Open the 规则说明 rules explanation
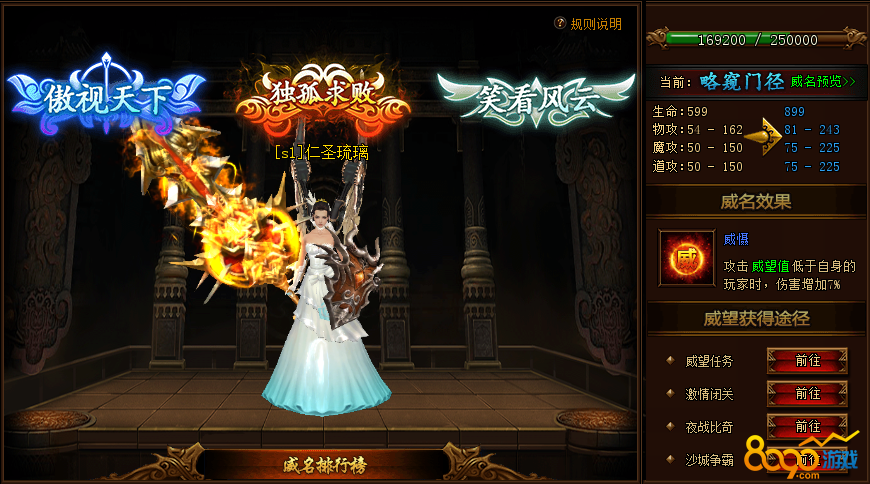The width and height of the screenshot is (870, 484). click(589, 24)
